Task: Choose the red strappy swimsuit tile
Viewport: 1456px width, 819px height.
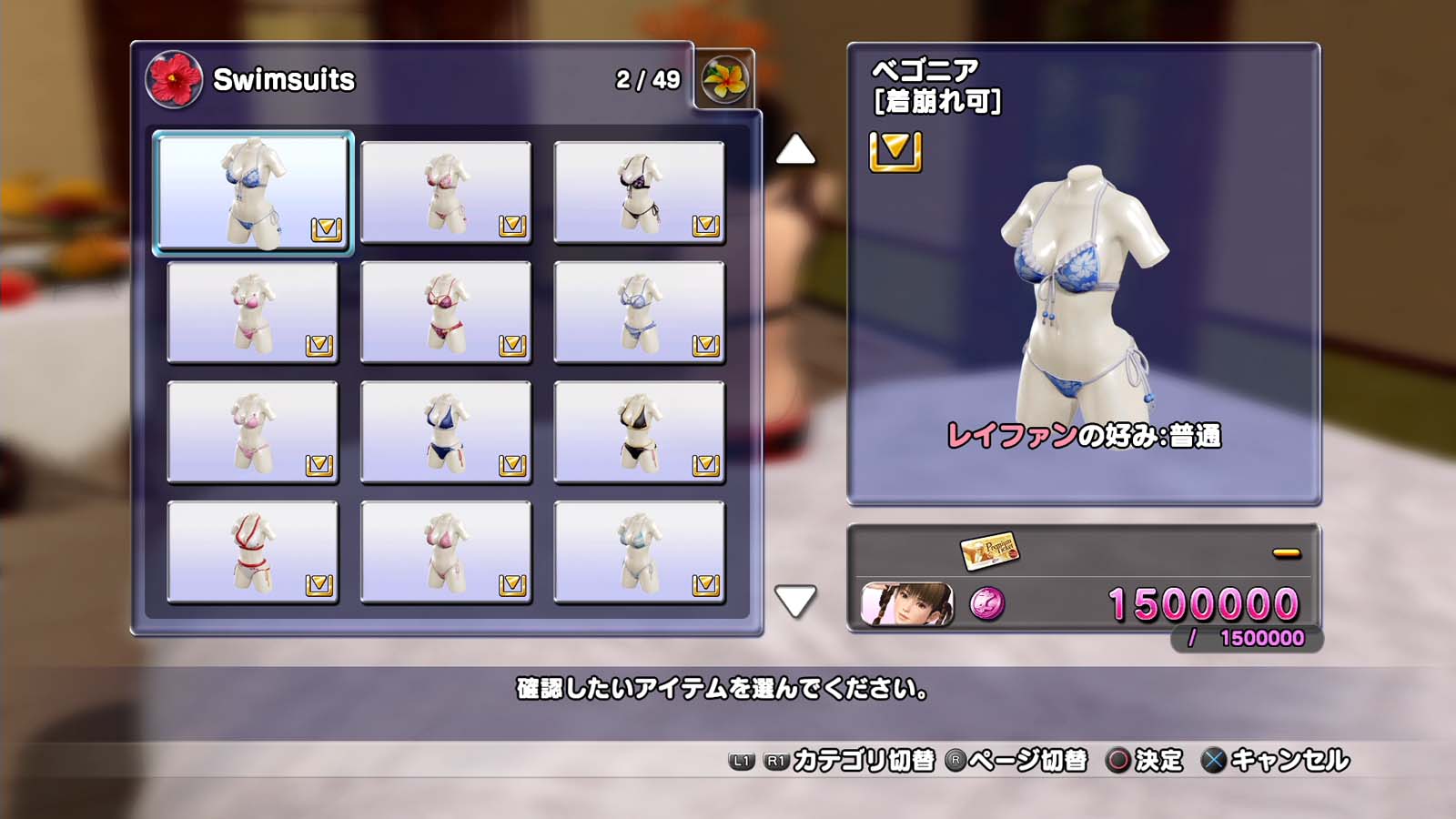Action: pos(253,551)
